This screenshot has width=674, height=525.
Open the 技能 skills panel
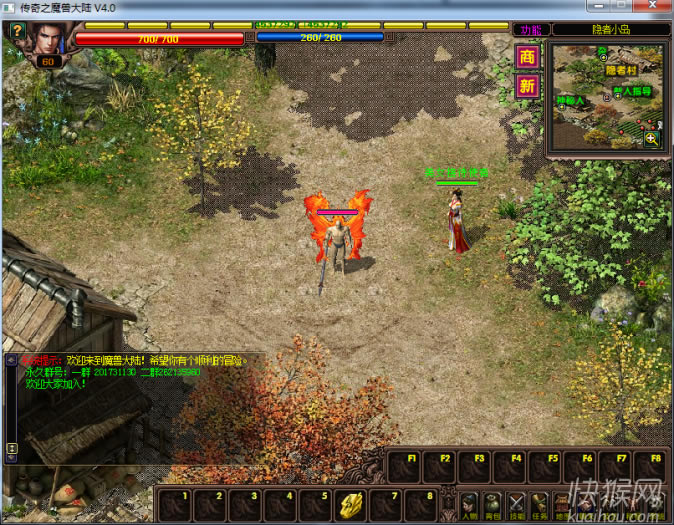pos(517,503)
